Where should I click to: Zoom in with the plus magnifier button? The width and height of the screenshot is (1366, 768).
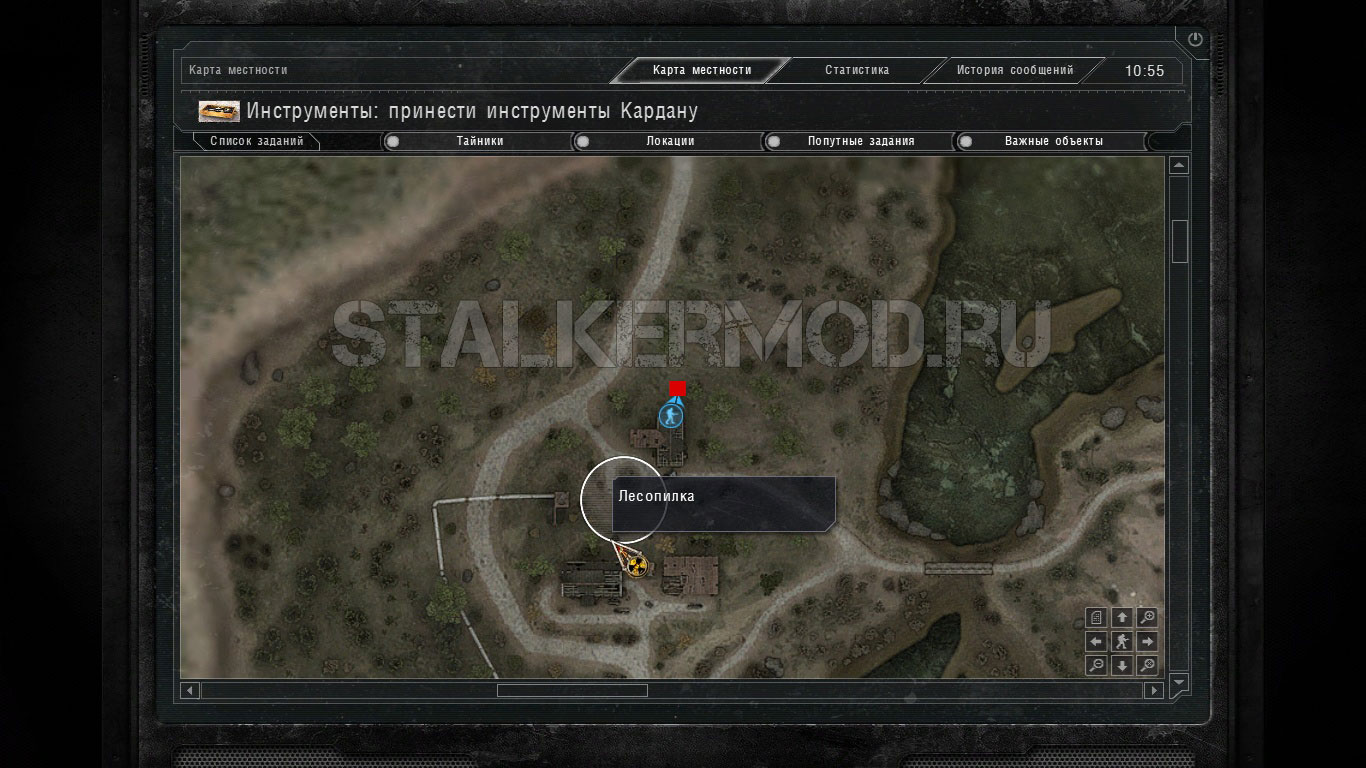click(1148, 617)
